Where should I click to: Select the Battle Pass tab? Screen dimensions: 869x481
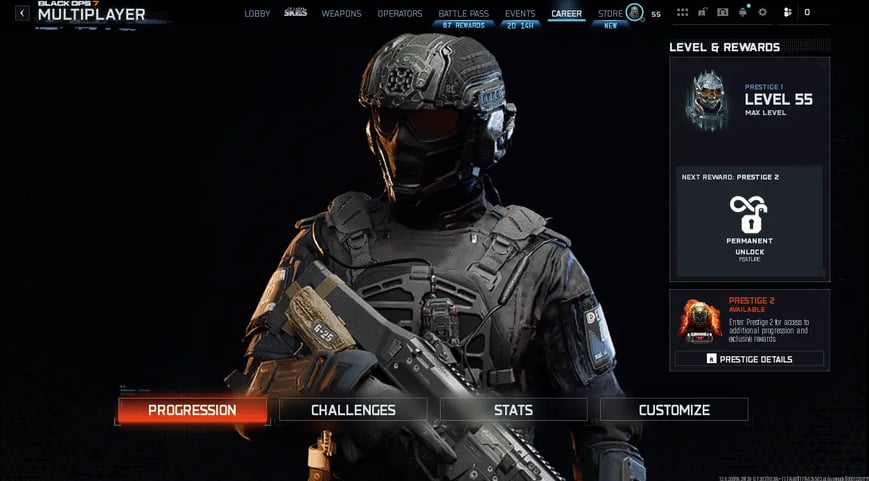(x=462, y=14)
